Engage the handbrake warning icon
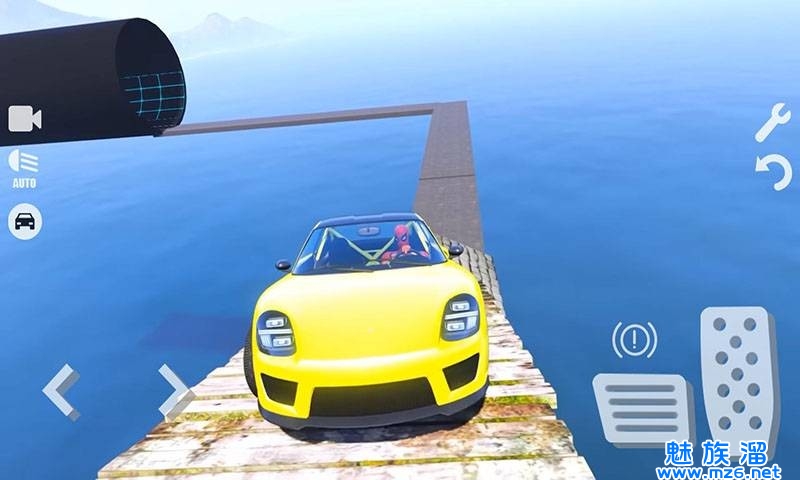Screen dimensions: 800x480 tap(633, 342)
